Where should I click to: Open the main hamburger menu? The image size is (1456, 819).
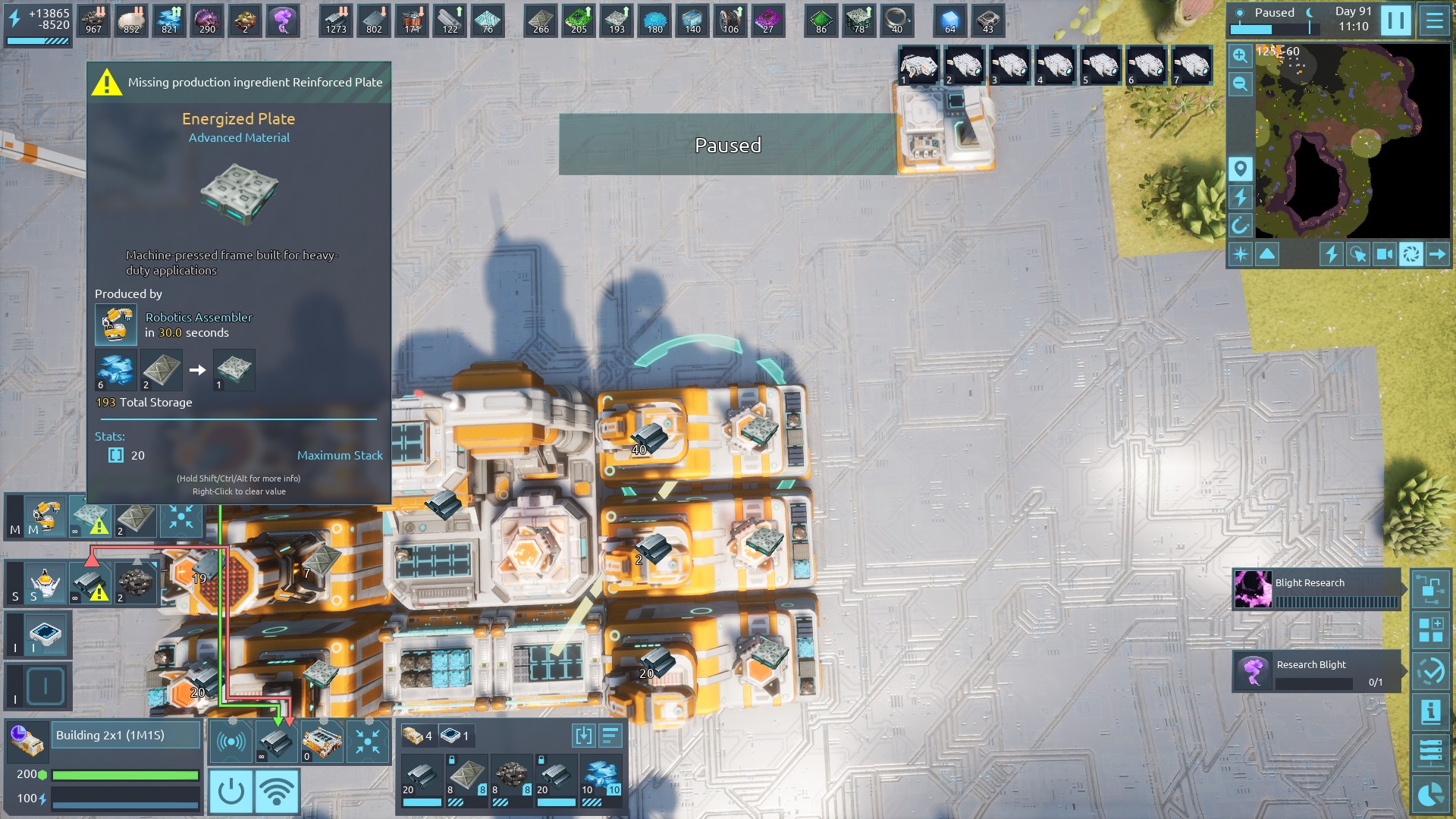(1434, 20)
